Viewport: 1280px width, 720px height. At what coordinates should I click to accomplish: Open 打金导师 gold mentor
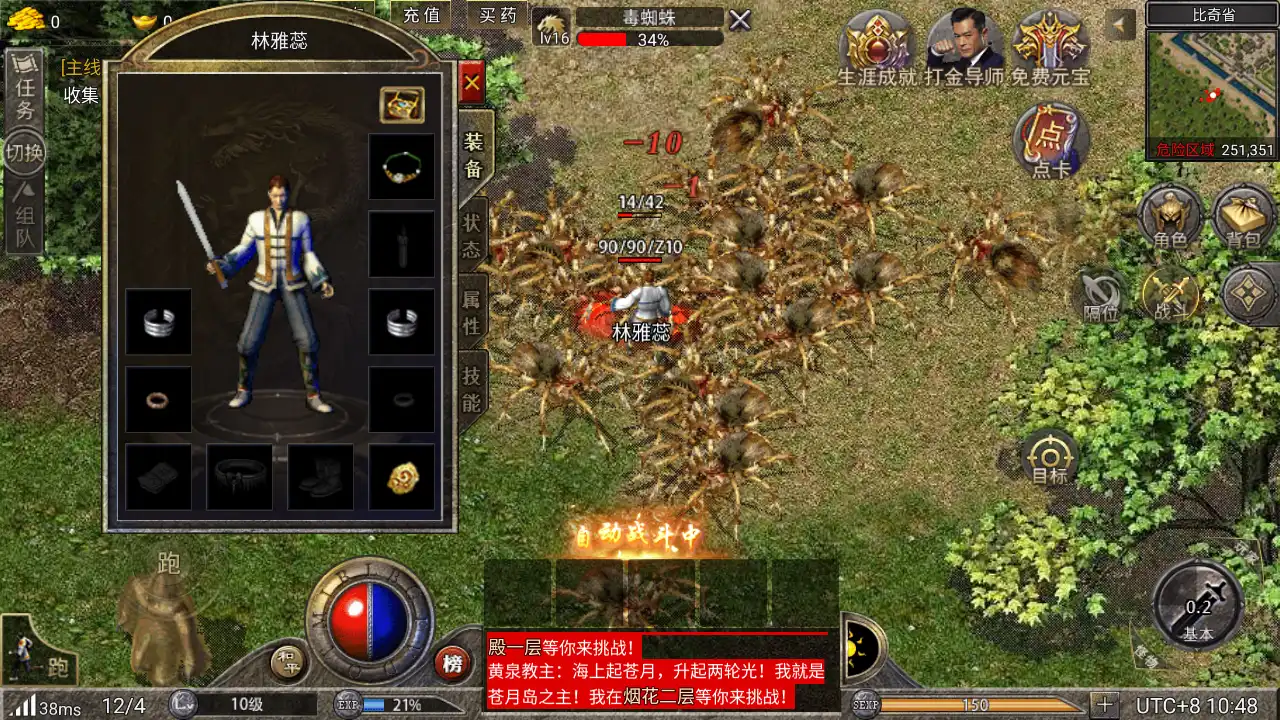click(963, 45)
